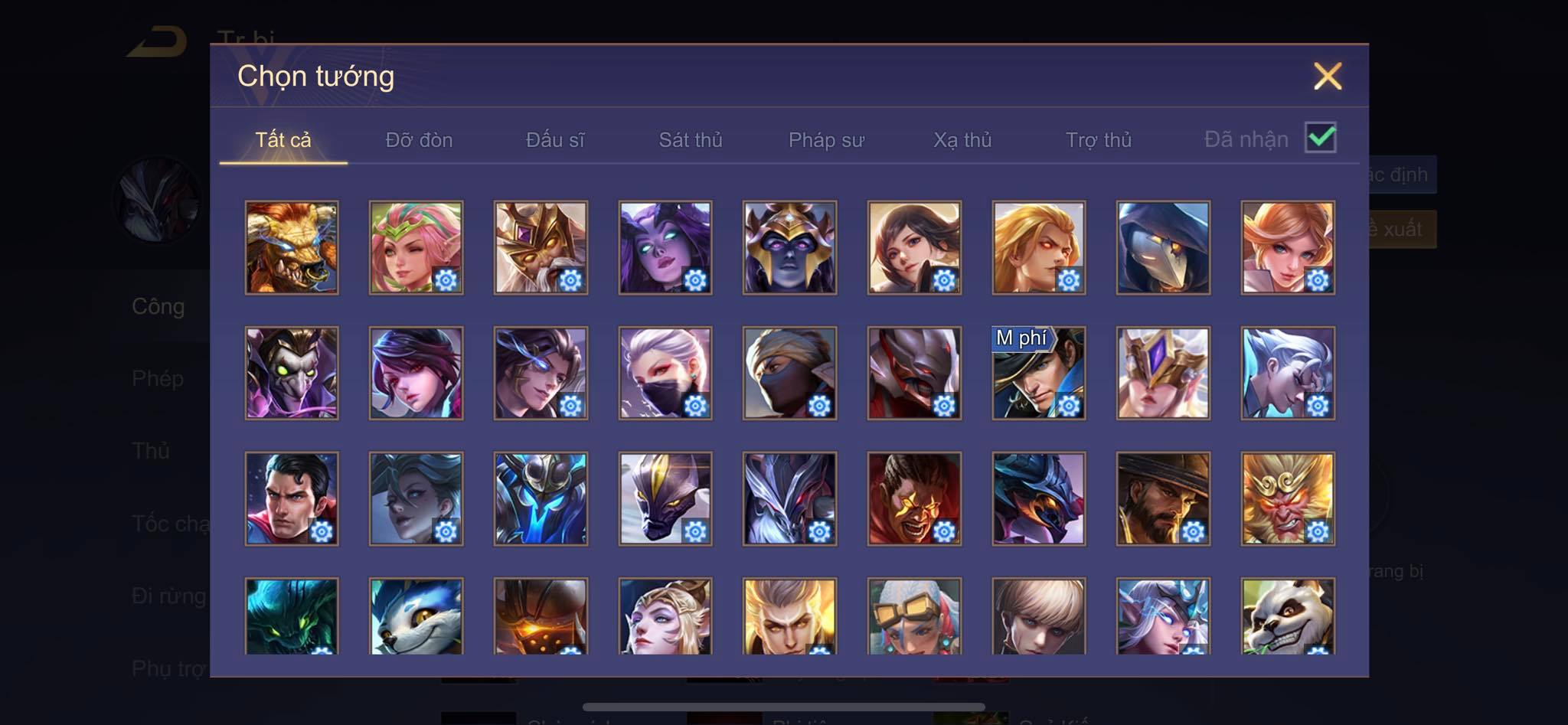Screen dimensions: 1568x725
Task: Choose the Tất cả tab
Action: 283,140
